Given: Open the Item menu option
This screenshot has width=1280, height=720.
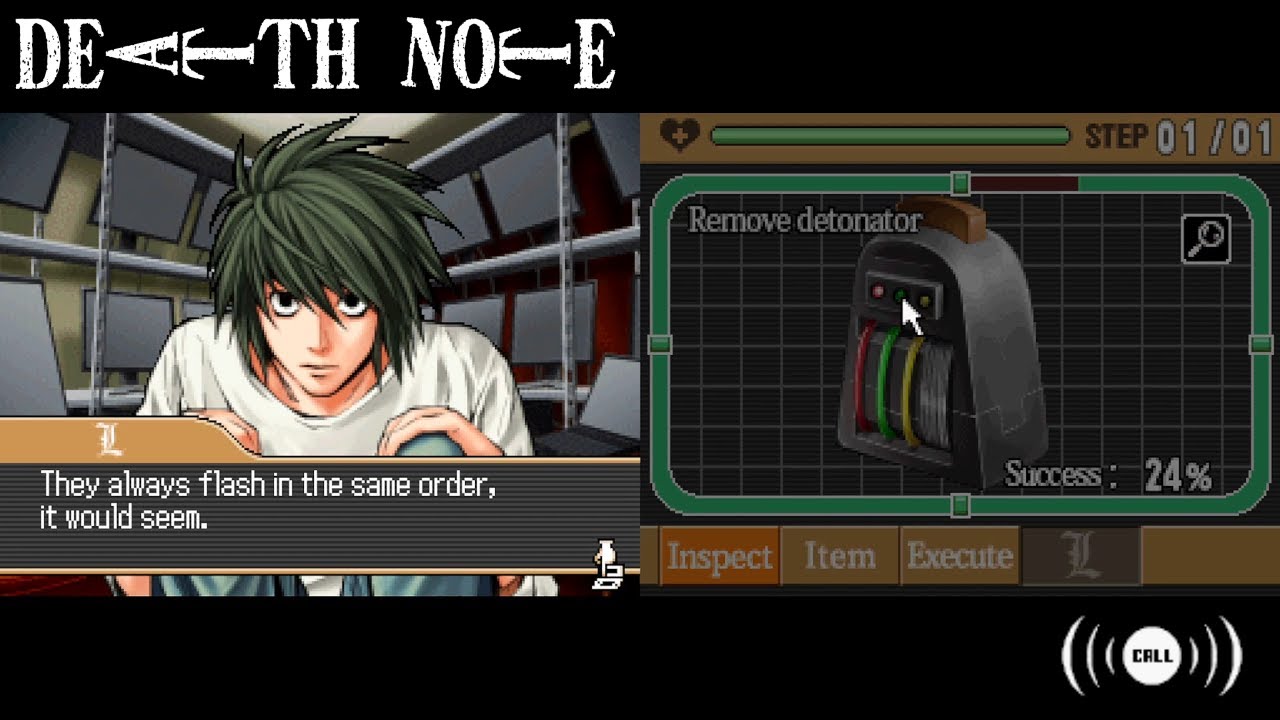Looking at the screenshot, I should [841, 556].
